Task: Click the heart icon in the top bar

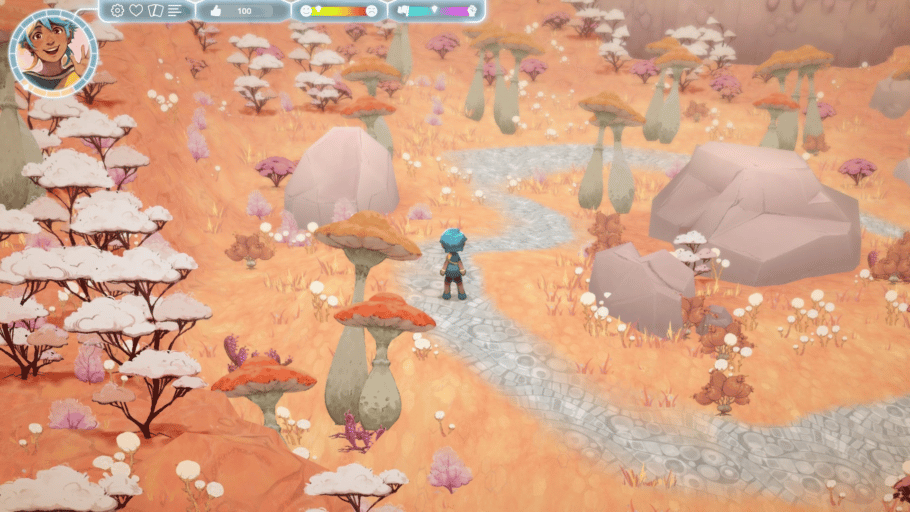Action: tap(136, 11)
